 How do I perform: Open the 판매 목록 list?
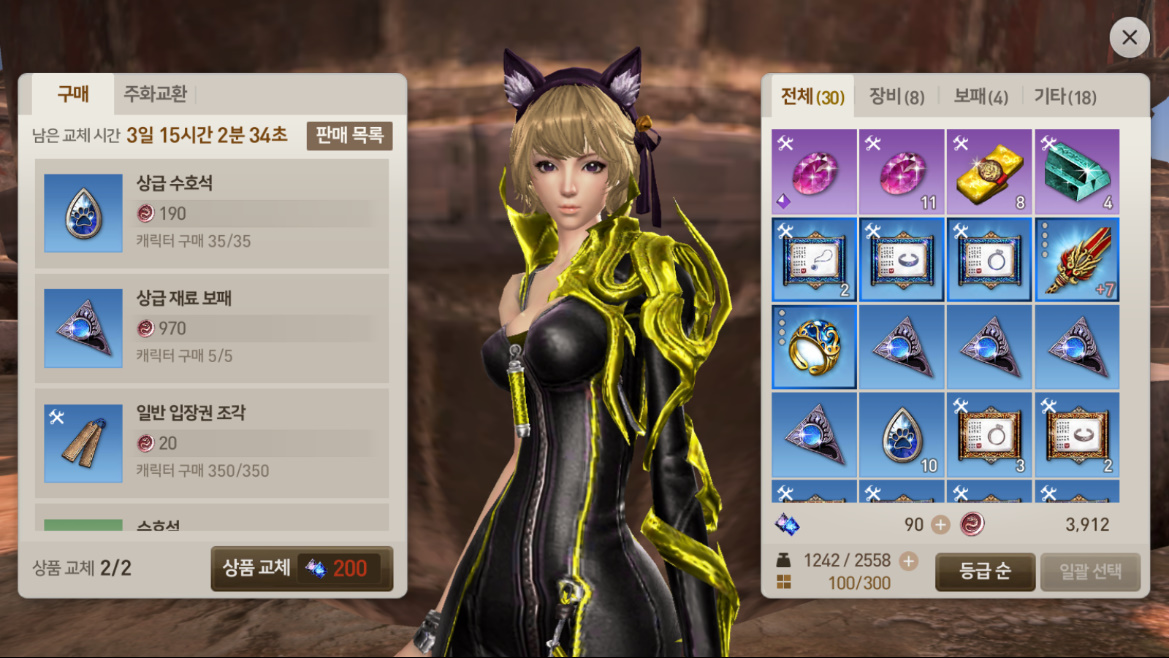(x=350, y=136)
